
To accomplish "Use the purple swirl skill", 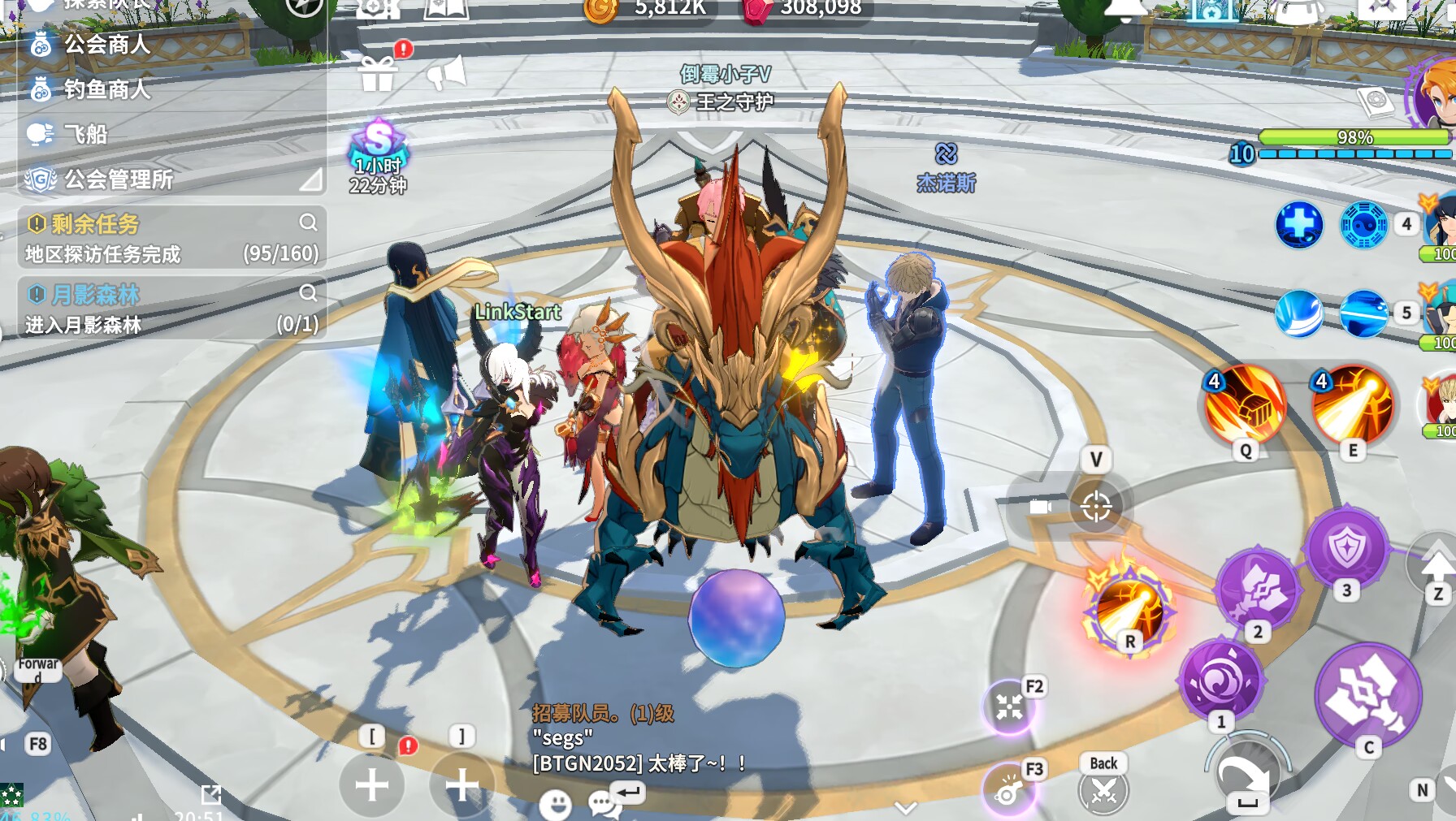I will click(1220, 681).
